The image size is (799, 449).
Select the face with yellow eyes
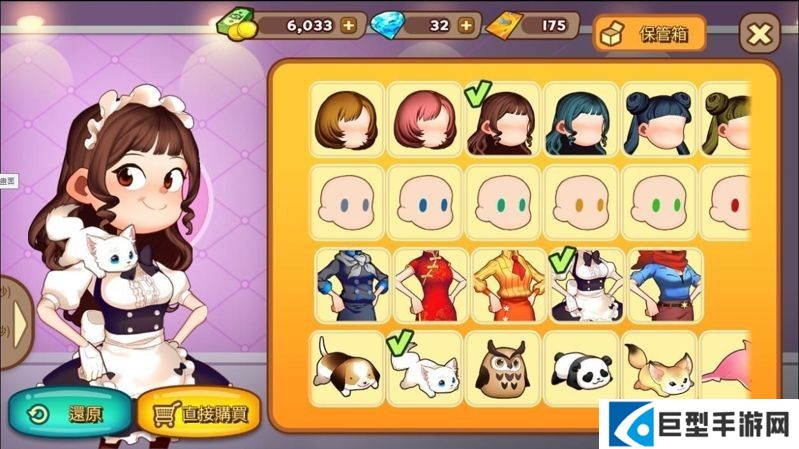(x=579, y=204)
